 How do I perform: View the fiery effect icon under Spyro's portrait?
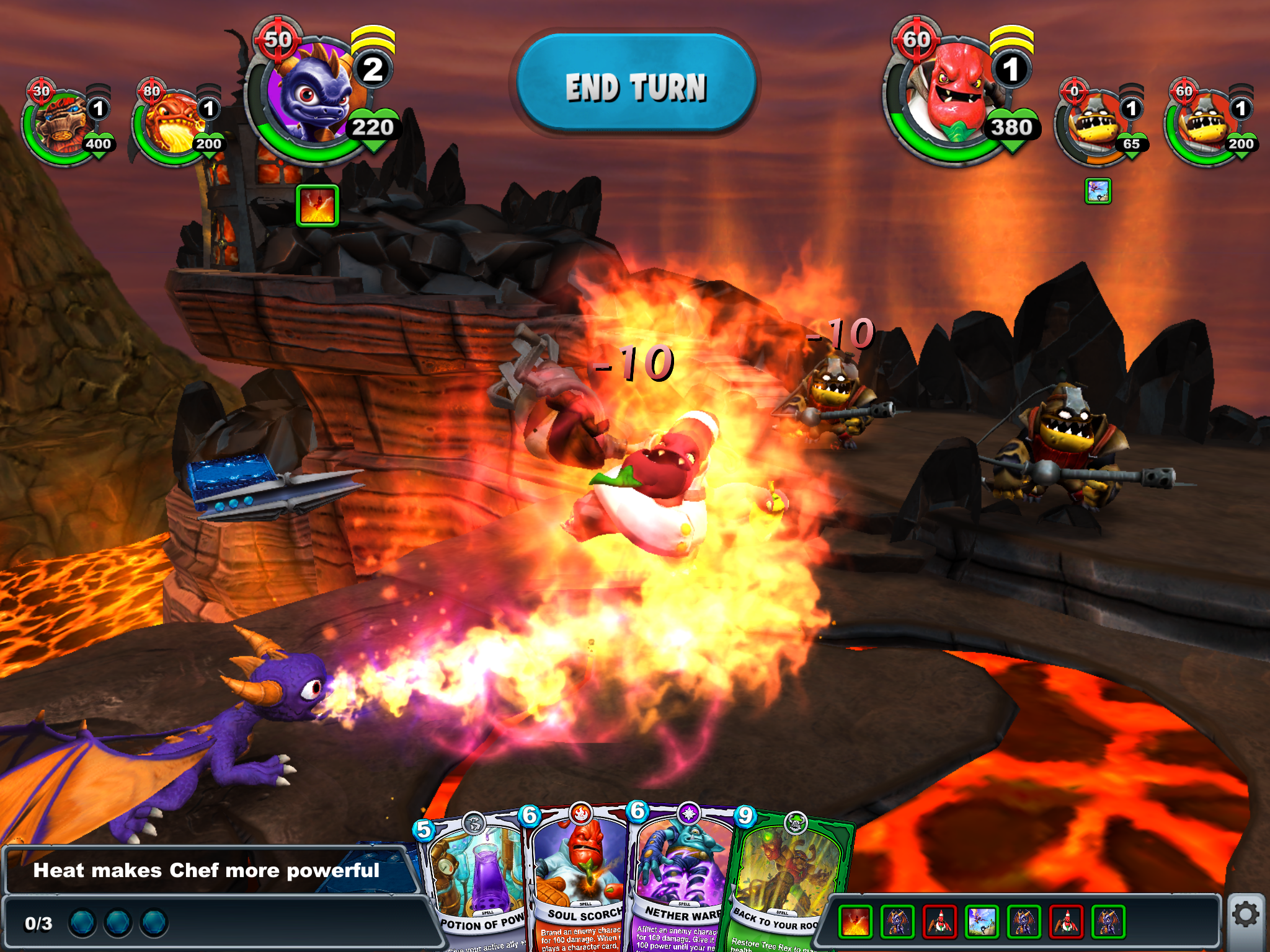click(317, 206)
